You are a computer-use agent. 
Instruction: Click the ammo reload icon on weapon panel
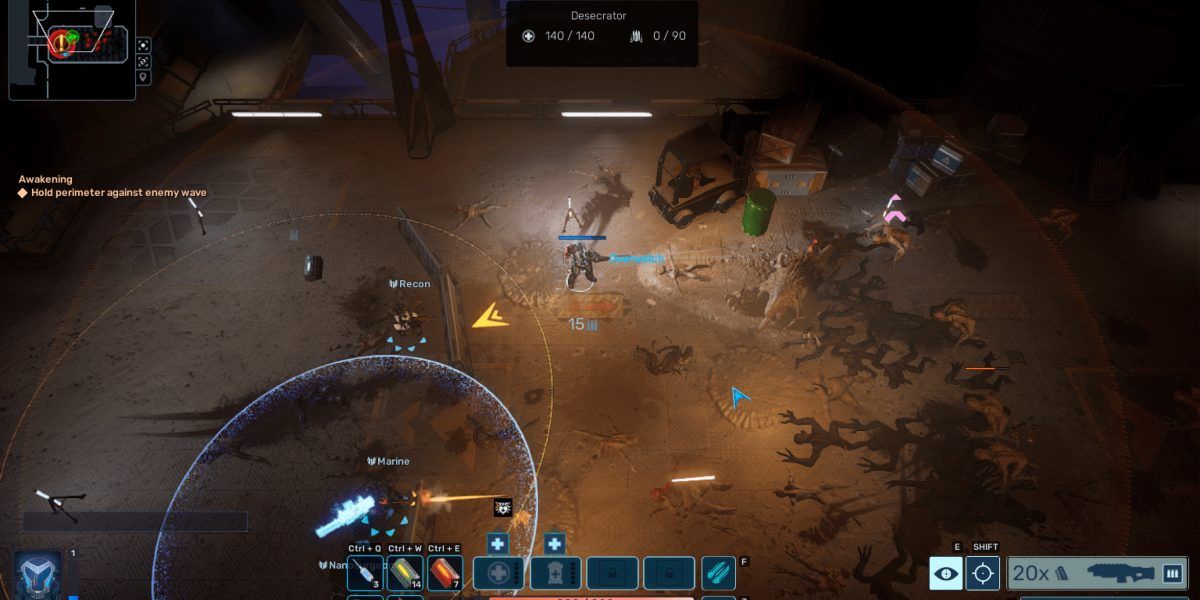(1172, 573)
